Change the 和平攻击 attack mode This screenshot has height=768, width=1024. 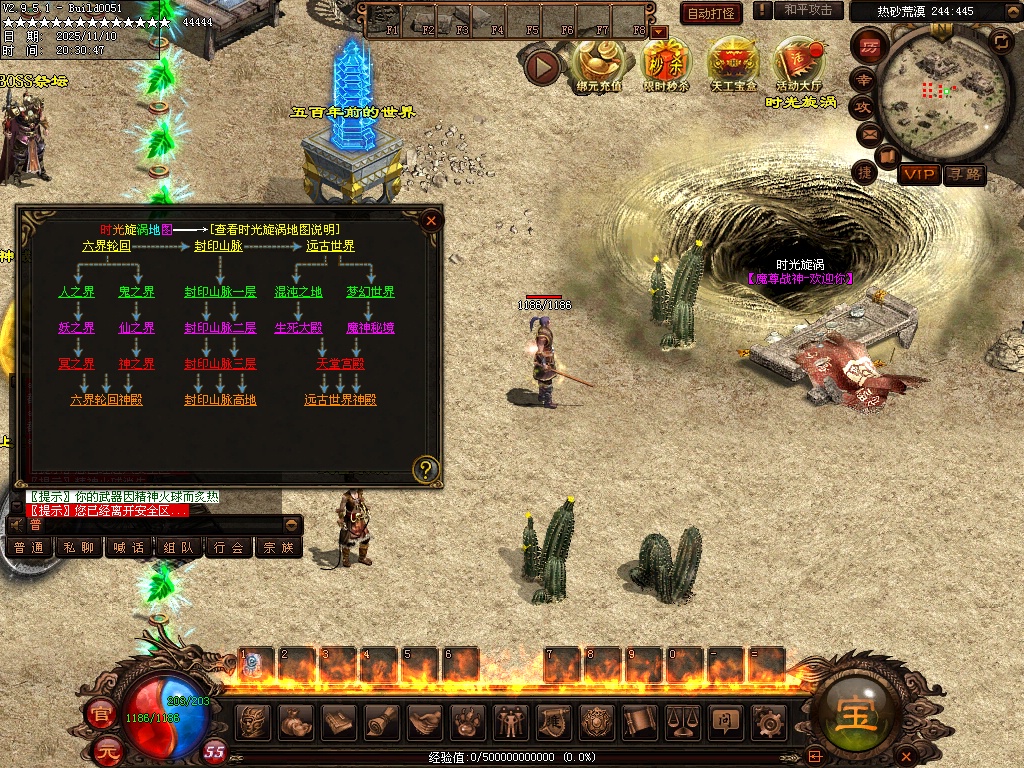click(807, 10)
